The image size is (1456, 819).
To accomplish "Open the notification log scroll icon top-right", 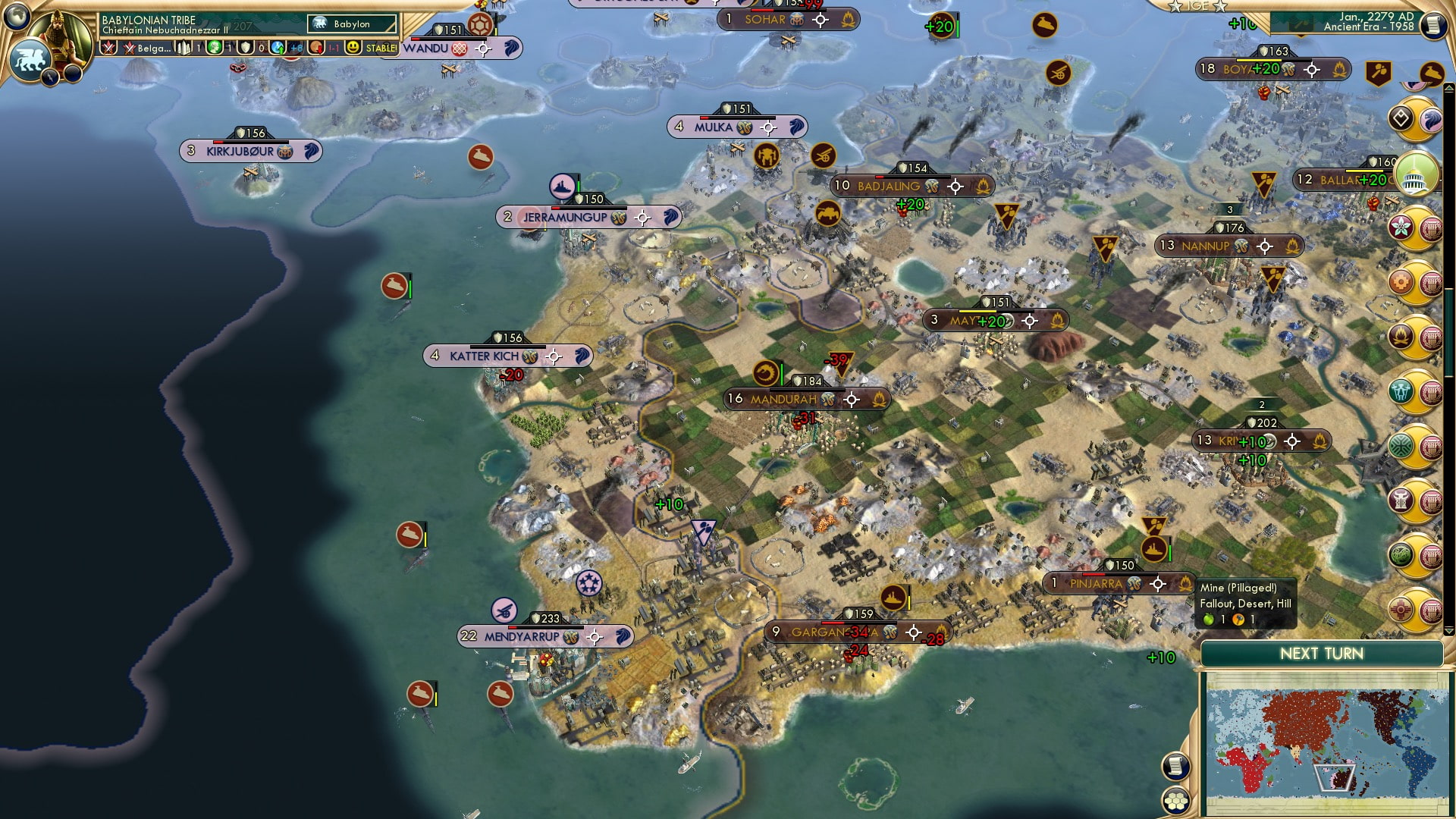I will 1433,24.
